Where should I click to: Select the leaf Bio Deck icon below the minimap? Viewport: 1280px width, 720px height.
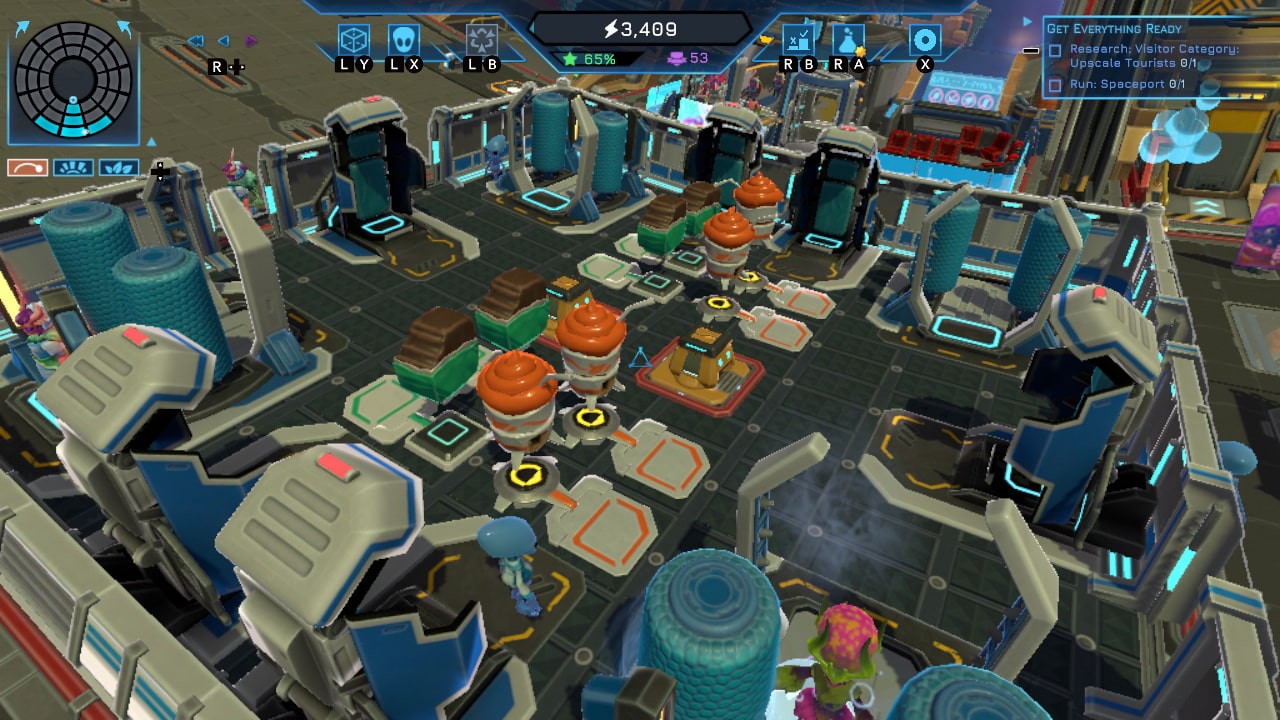(119, 167)
